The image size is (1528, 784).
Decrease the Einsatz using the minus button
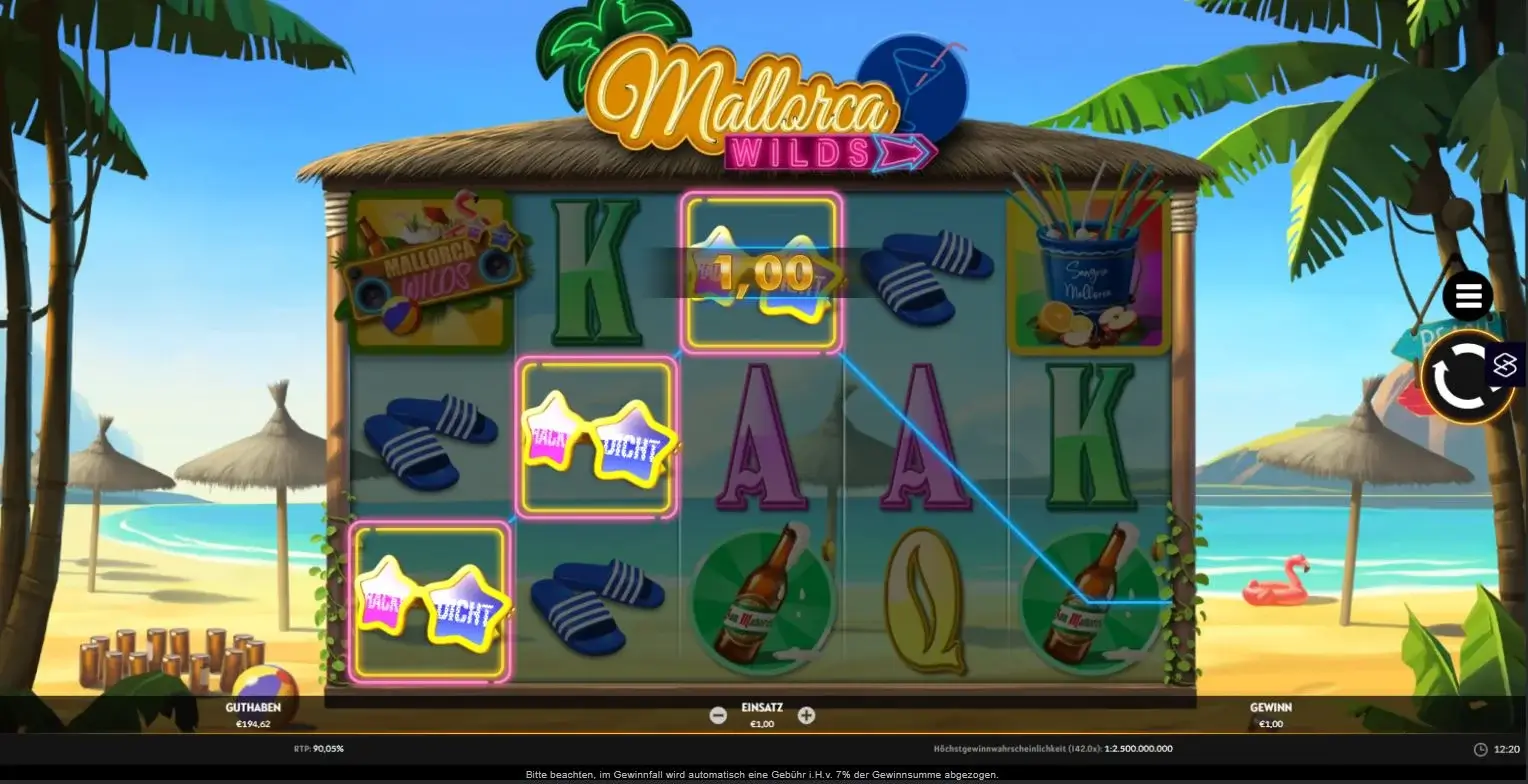(x=718, y=714)
